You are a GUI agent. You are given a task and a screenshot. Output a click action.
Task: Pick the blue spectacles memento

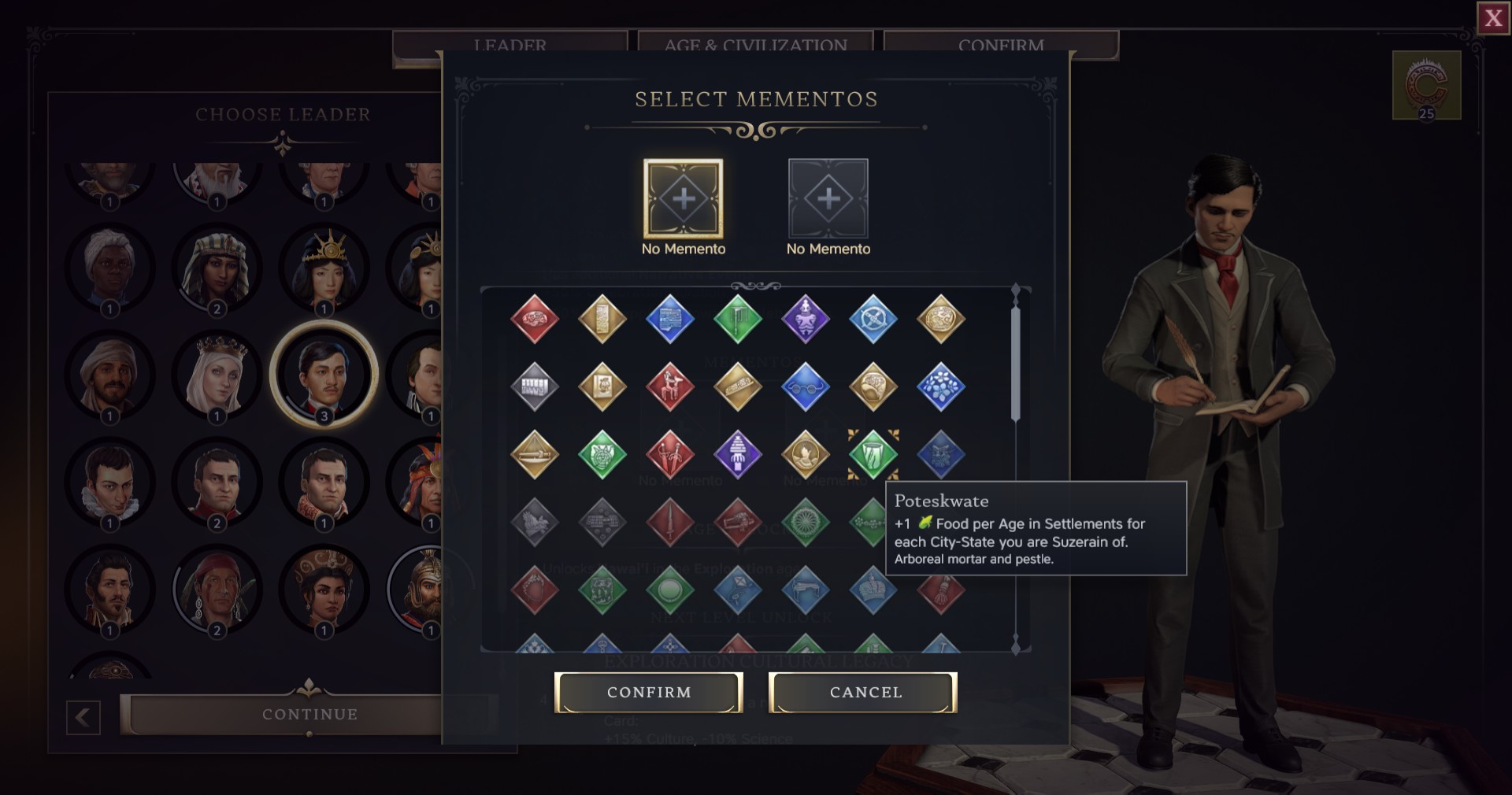click(805, 386)
